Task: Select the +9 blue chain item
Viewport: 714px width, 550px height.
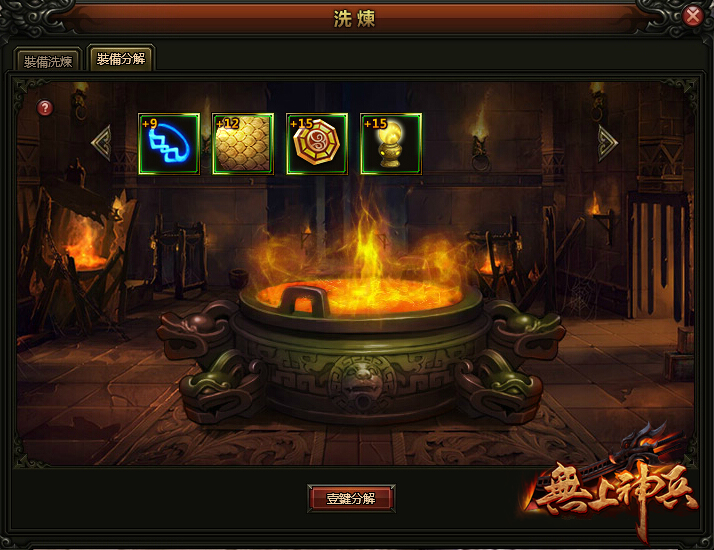Action: (169, 144)
